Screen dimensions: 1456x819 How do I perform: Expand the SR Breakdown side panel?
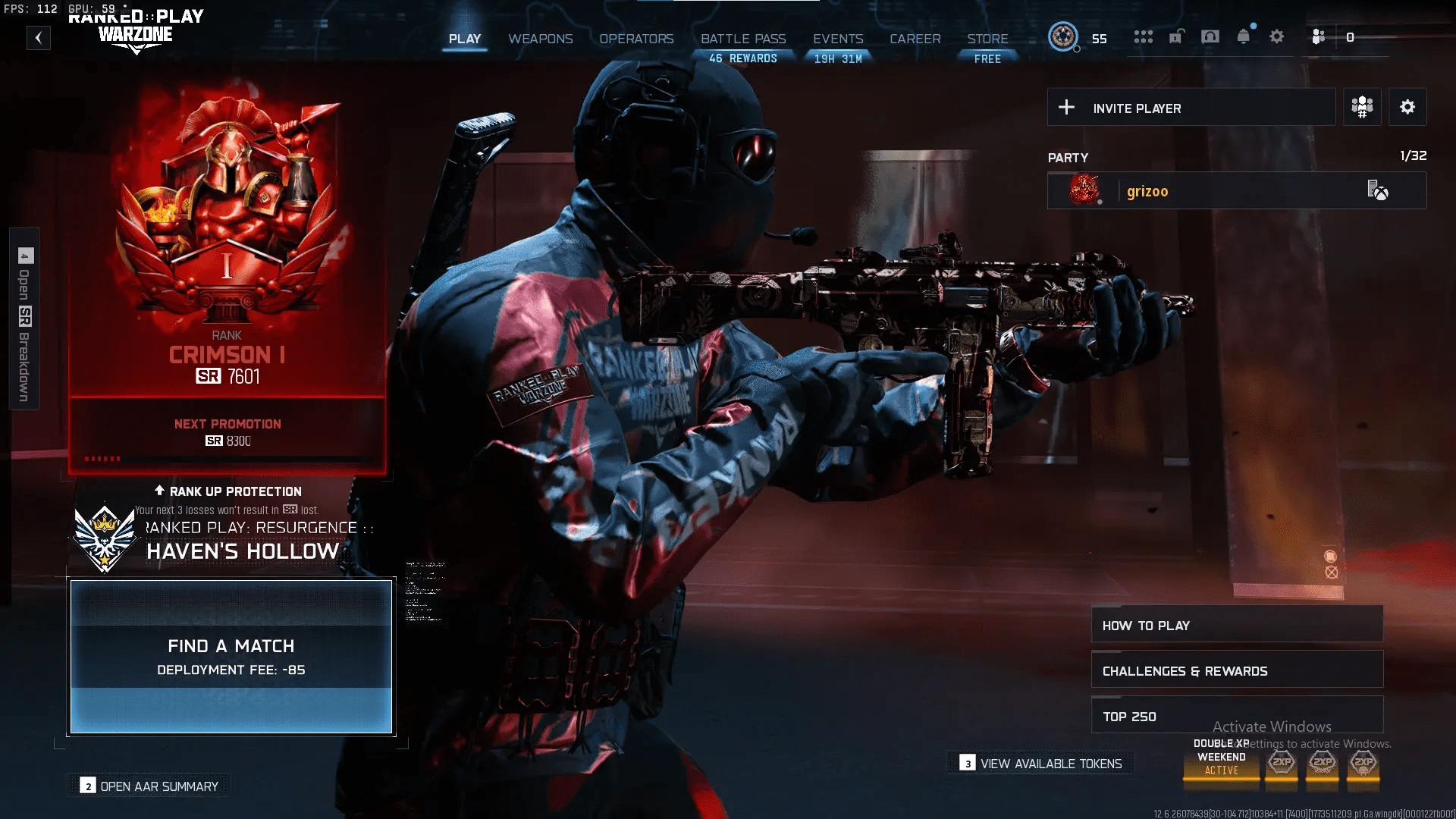(x=23, y=318)
